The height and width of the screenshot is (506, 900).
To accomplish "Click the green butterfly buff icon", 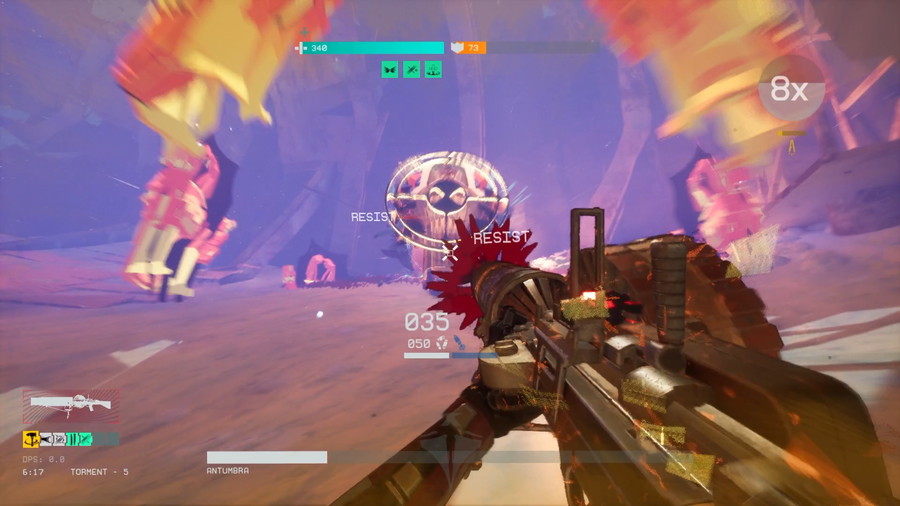I will point(389,69).
